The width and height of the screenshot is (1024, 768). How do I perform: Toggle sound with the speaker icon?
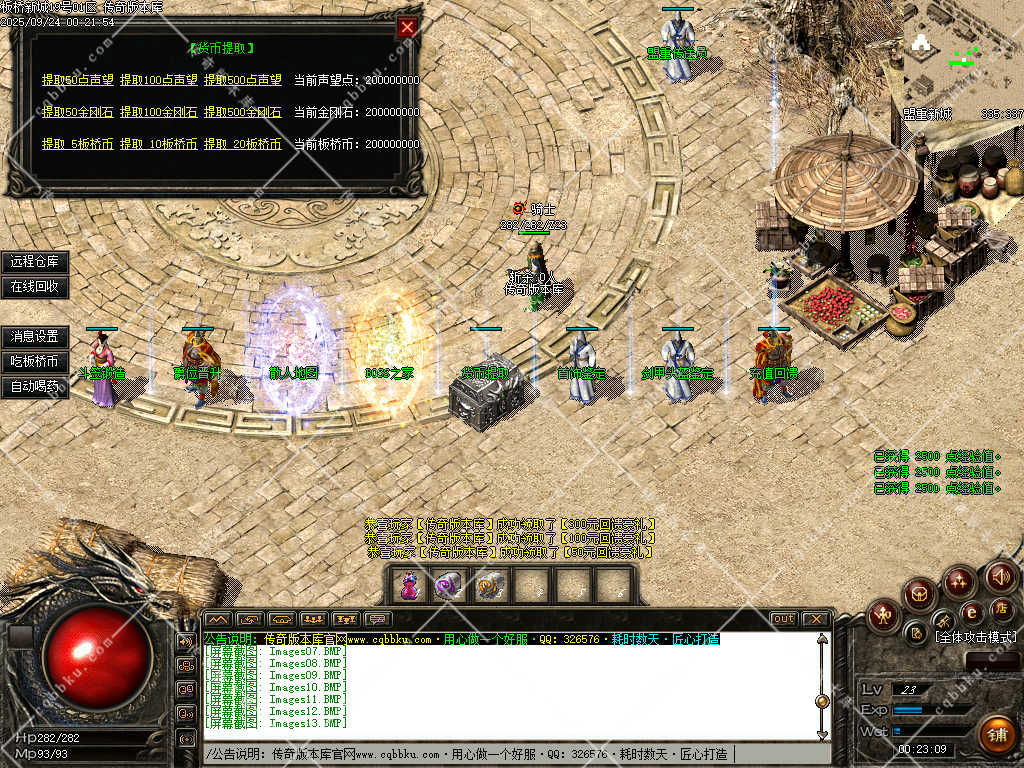coord(1001,576)
